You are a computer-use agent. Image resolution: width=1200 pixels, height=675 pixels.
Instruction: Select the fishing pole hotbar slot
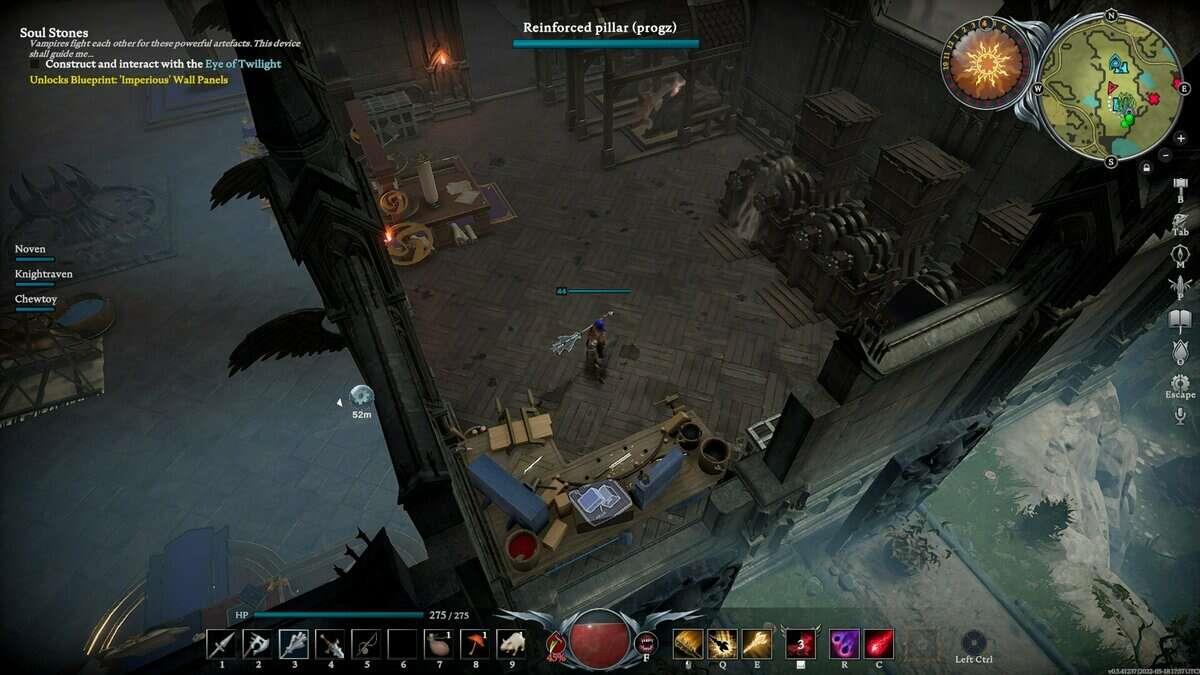pos(367,644)
